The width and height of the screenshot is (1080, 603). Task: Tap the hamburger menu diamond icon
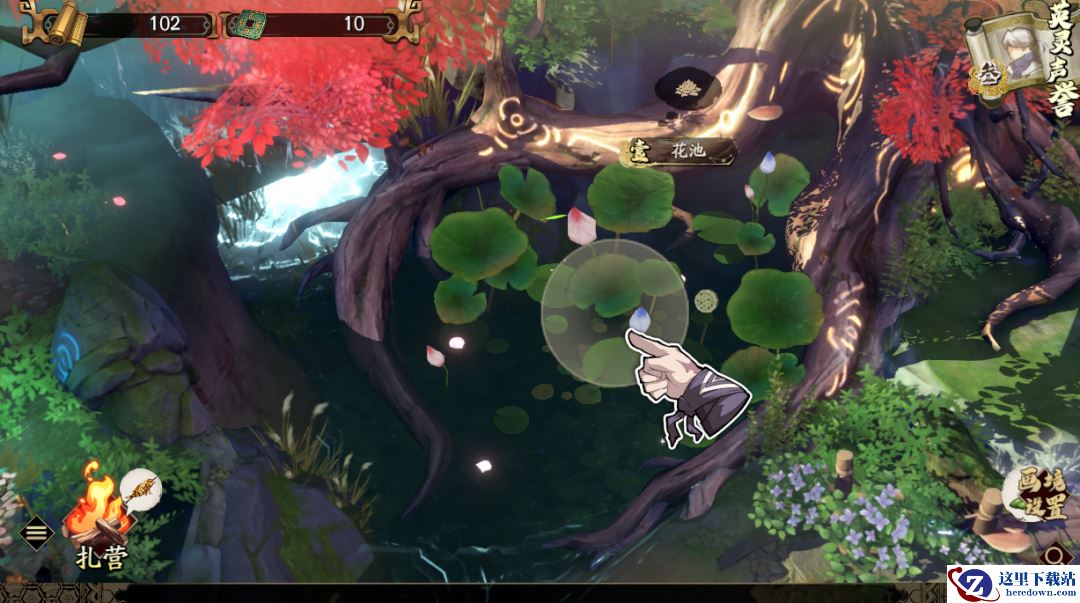pos(37,532)
